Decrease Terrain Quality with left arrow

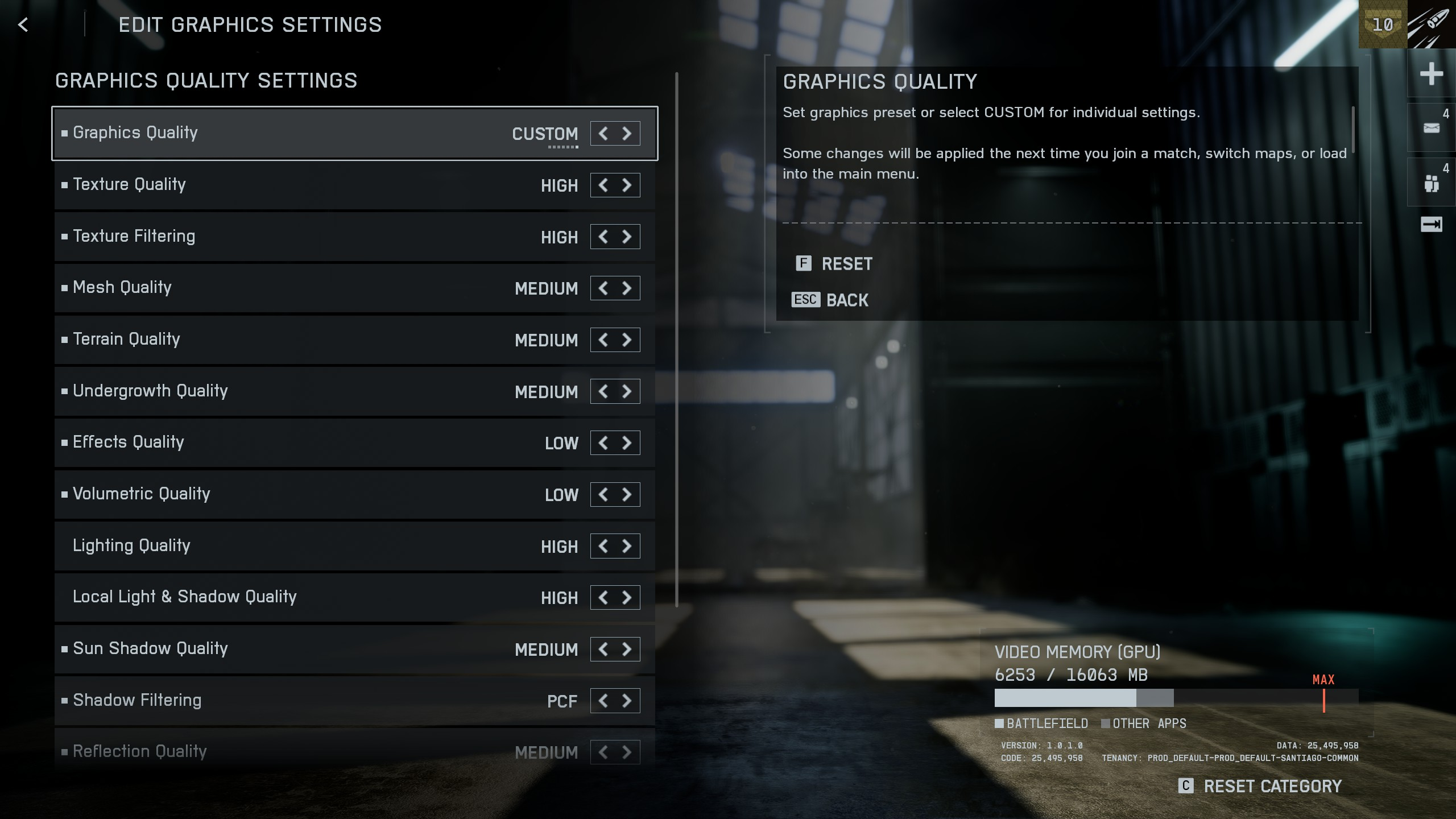click(x=603, y=340)
